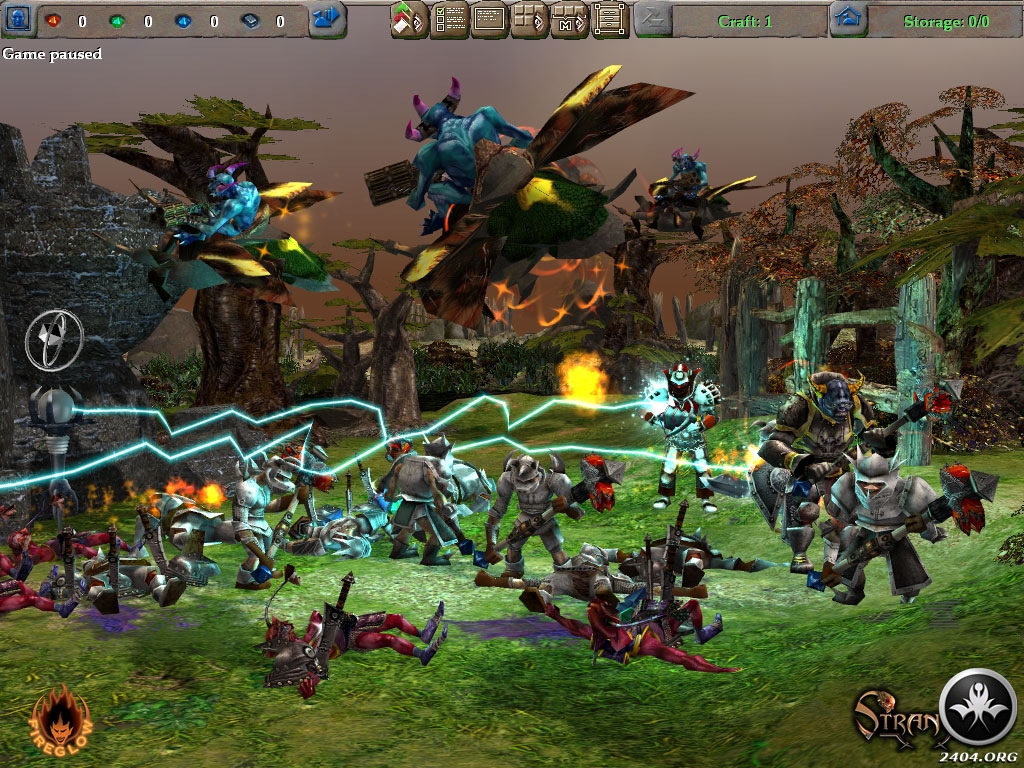Open the scroll frame toolbar button
The width and height of the screenshot is (1024, 768).
coord(611,19)
